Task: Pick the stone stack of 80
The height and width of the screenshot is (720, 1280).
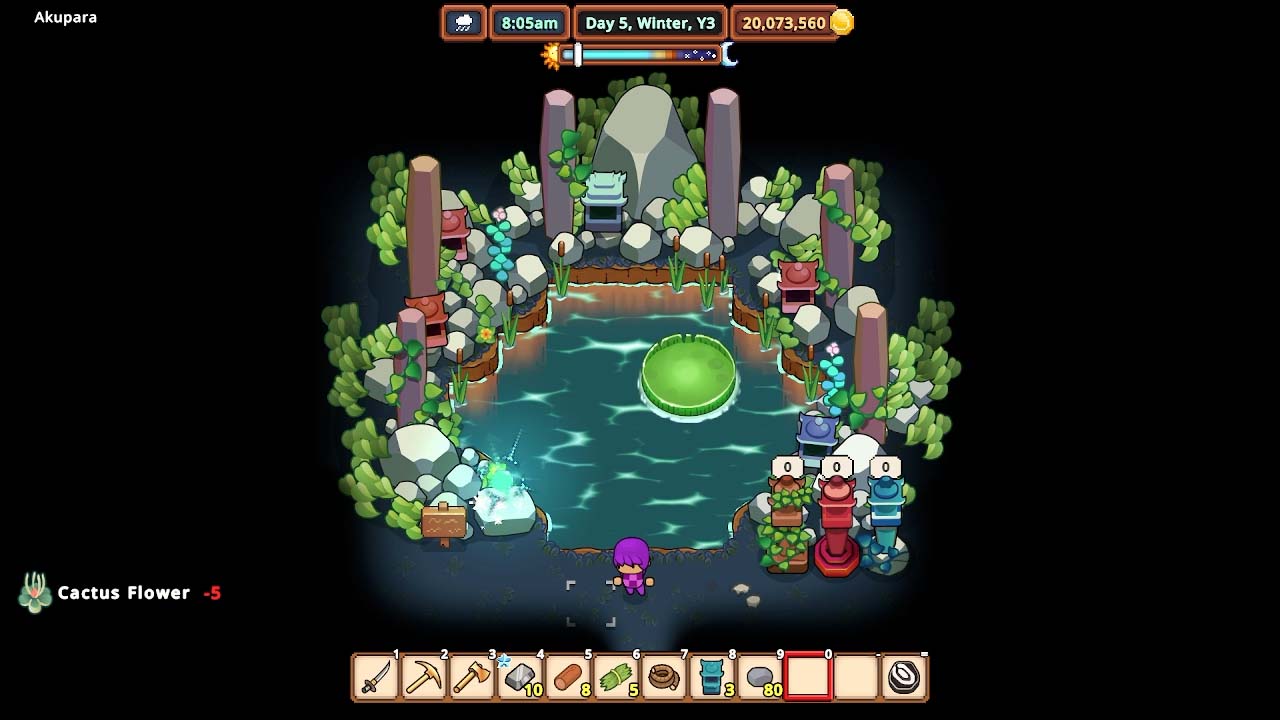Action: [760, 677]
